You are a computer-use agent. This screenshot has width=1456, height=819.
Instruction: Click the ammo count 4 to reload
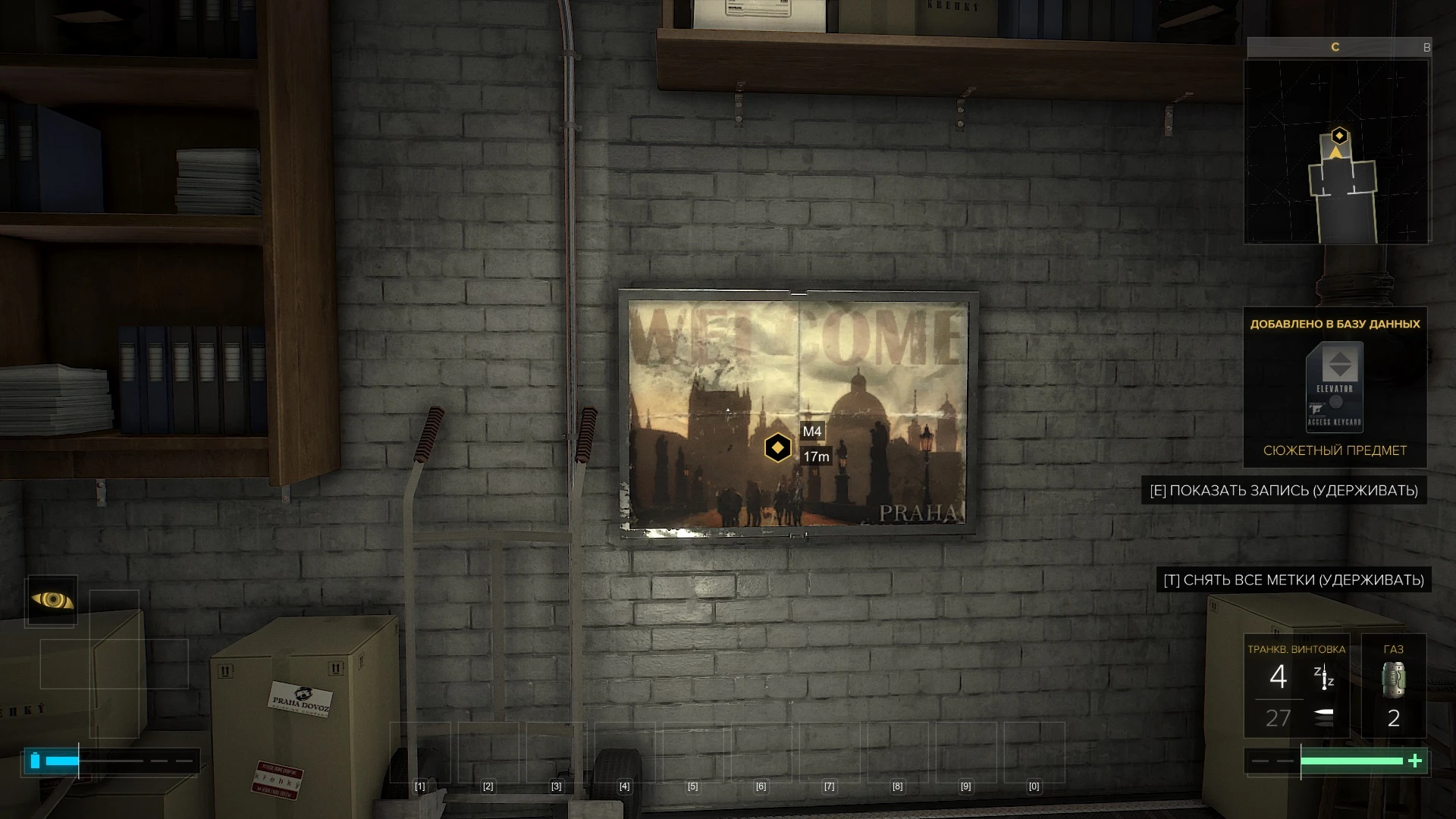click(1279, 677)
